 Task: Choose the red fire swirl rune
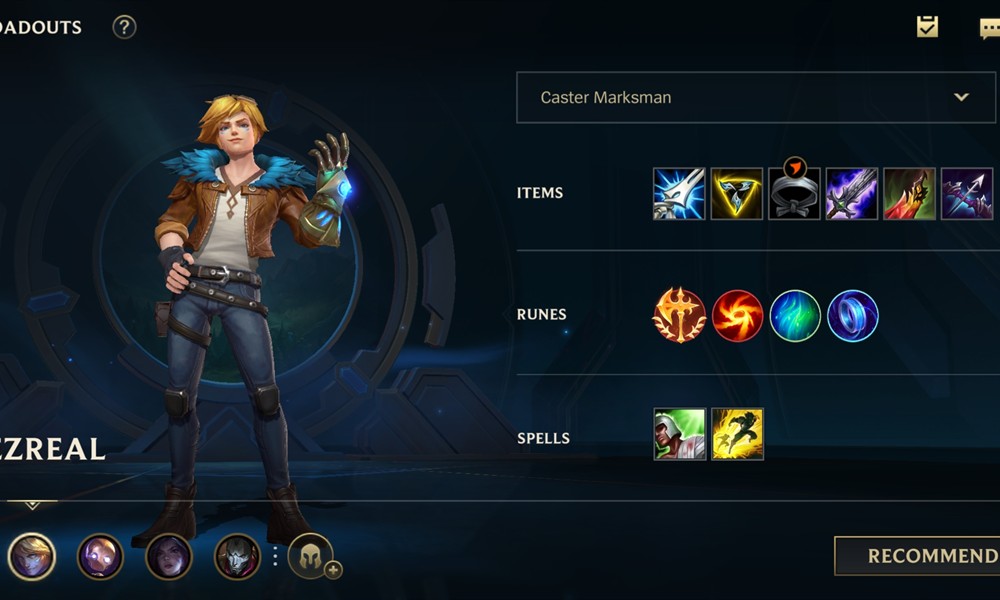click(x=738, y=316)
